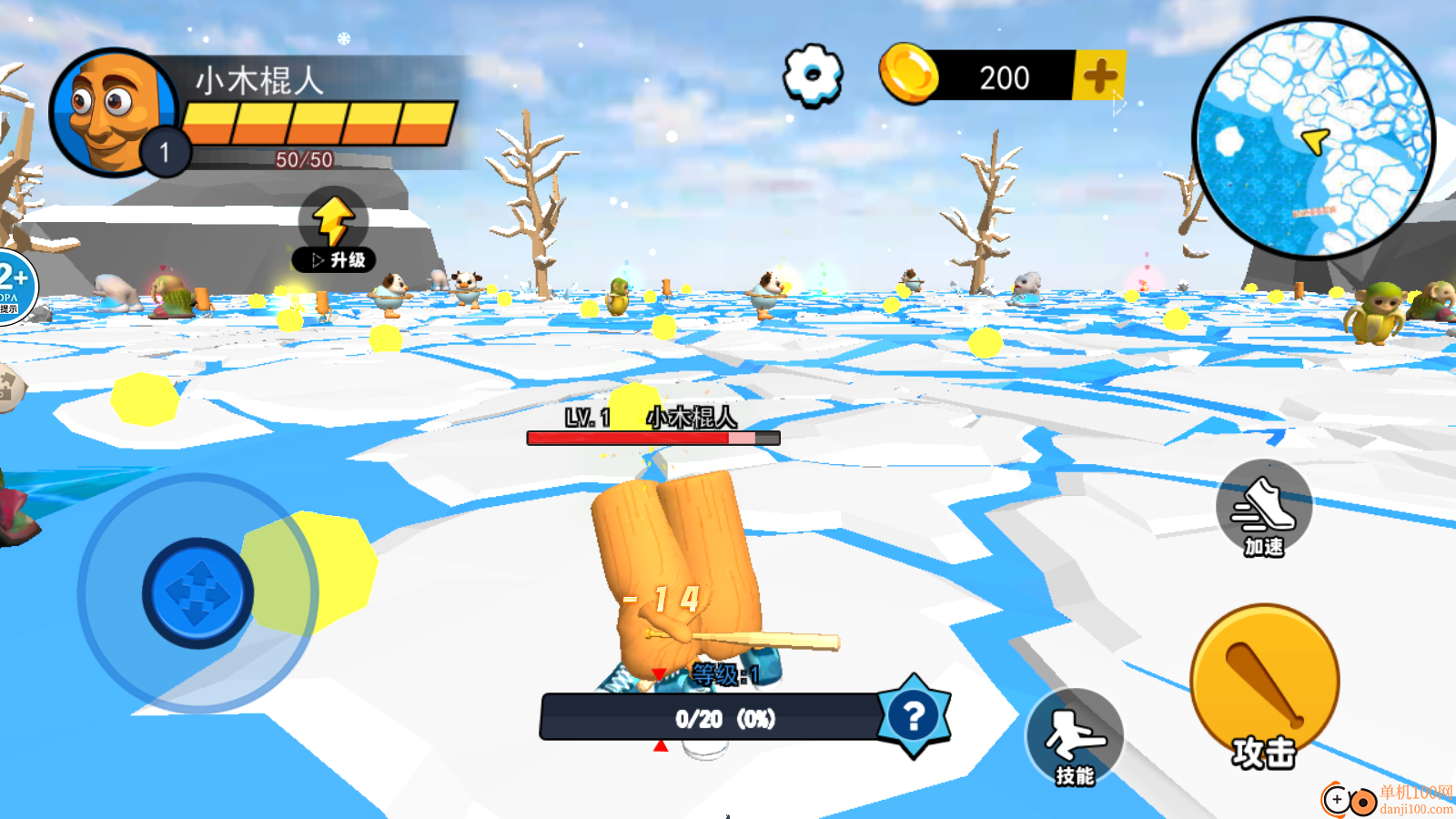Add more gold coins with plus button

click(x=1099, y=76)
